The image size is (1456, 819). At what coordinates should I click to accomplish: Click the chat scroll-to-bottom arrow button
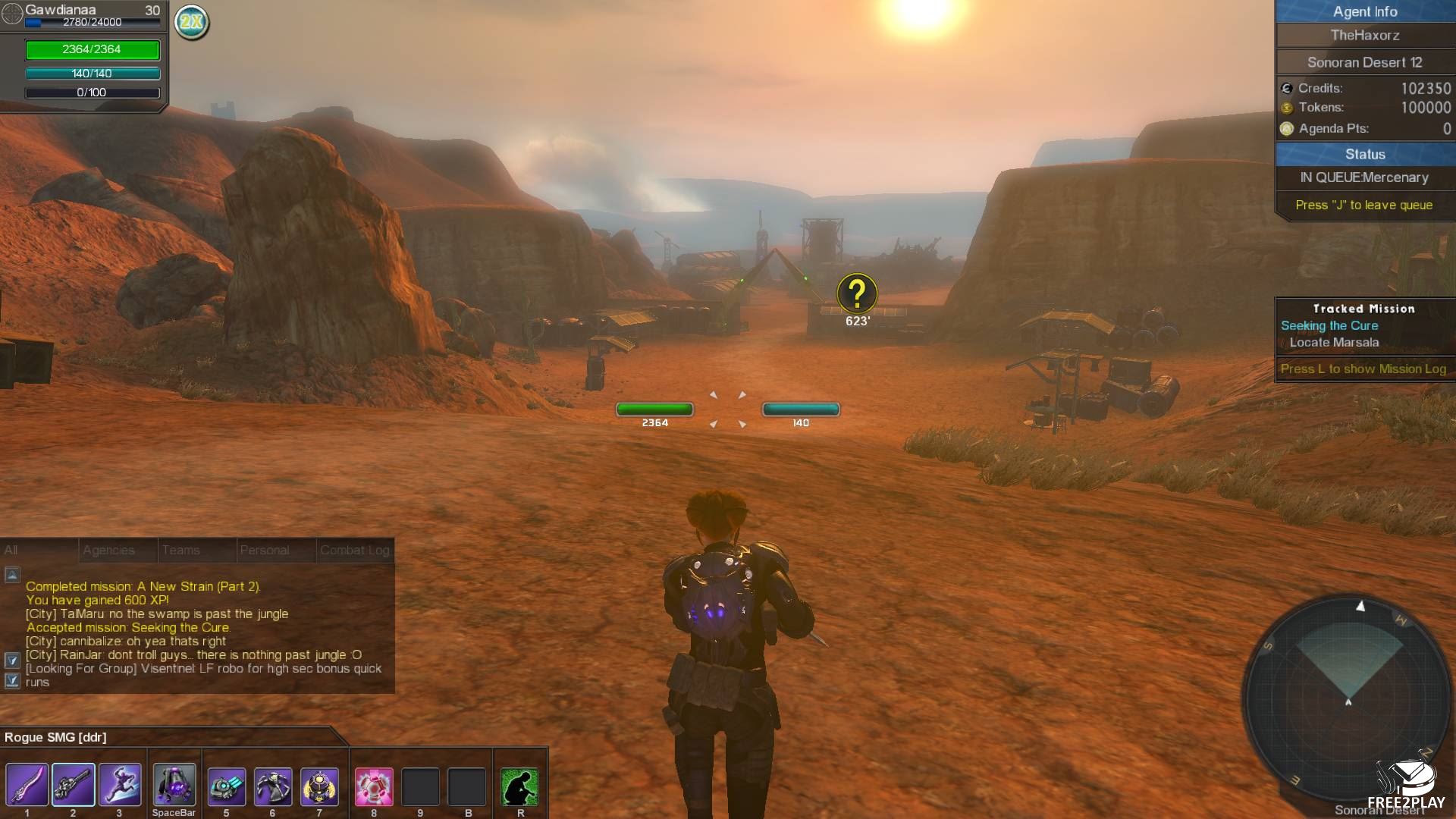coord(12,680)
